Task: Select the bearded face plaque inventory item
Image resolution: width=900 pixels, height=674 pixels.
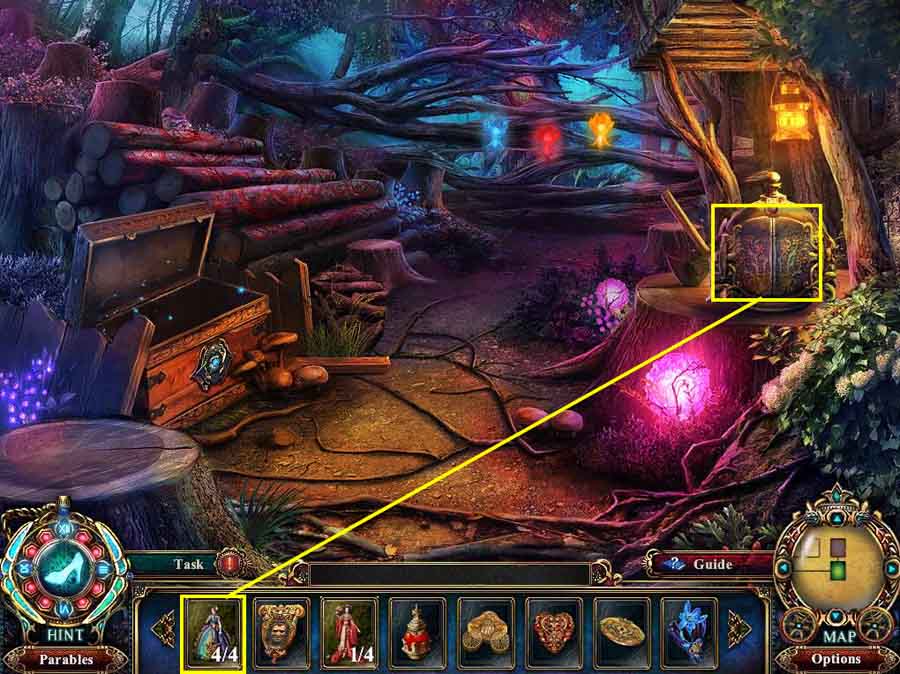Action: pos(280,632)
